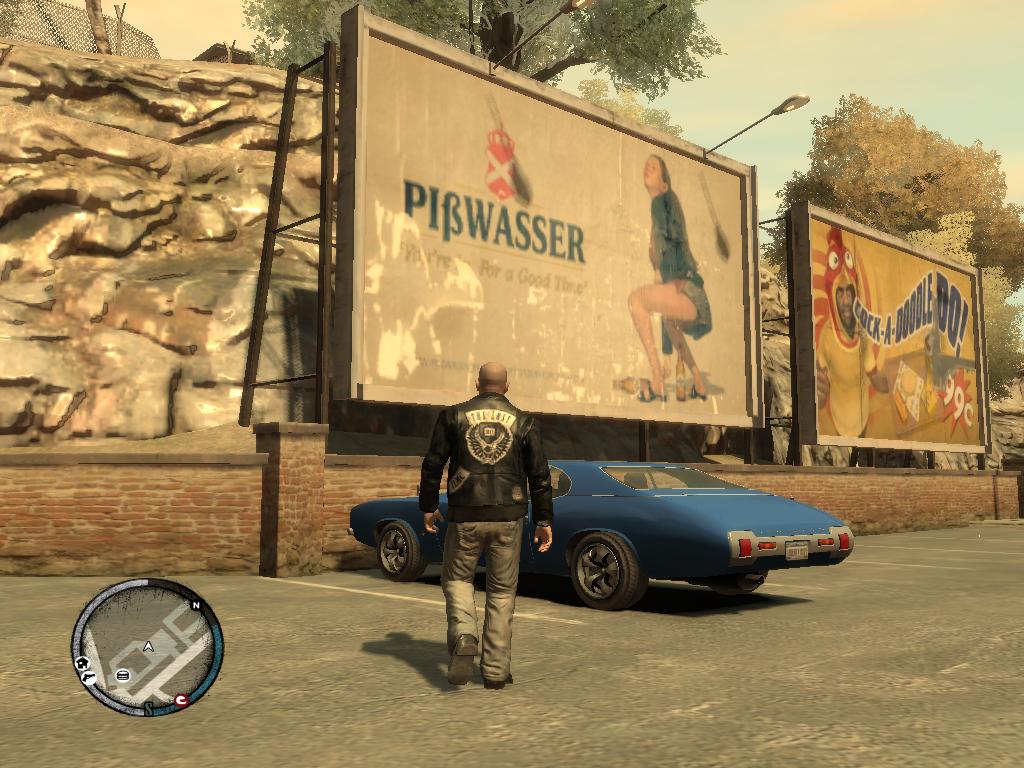The width and height of the screenshot is (1024, 768).
Task: Click the red C marker on radar
Action: click(x=180, y=700)
